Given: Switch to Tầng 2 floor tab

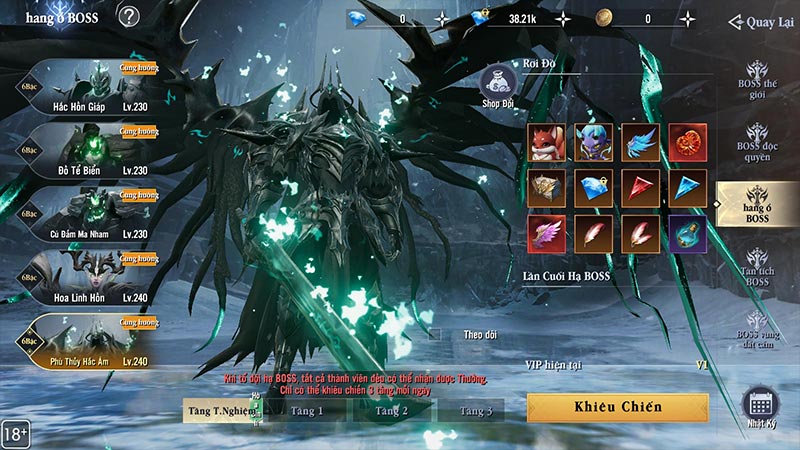Looking at the screenshot, I should point(391,411).
